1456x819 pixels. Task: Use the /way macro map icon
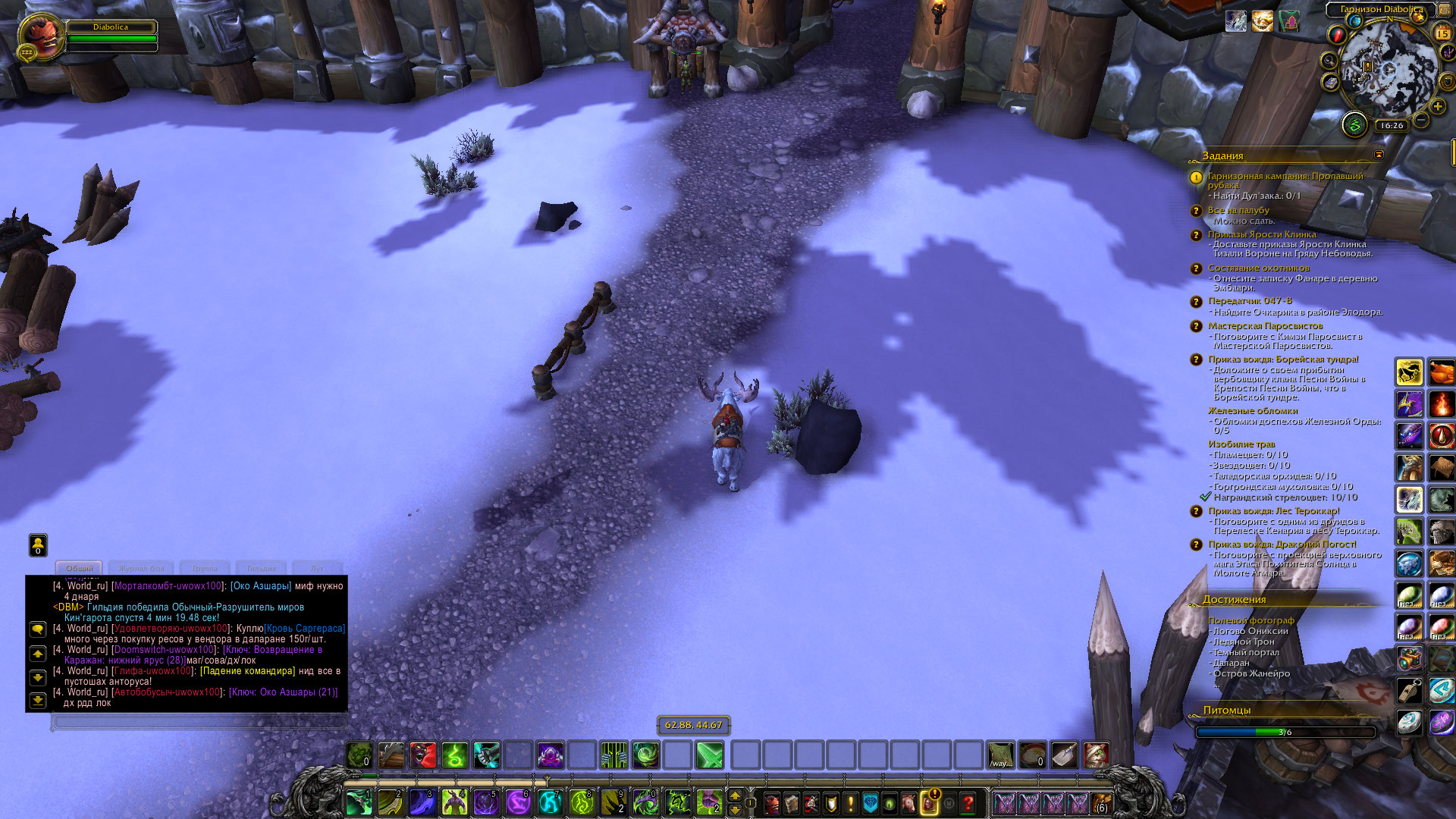1000,755
